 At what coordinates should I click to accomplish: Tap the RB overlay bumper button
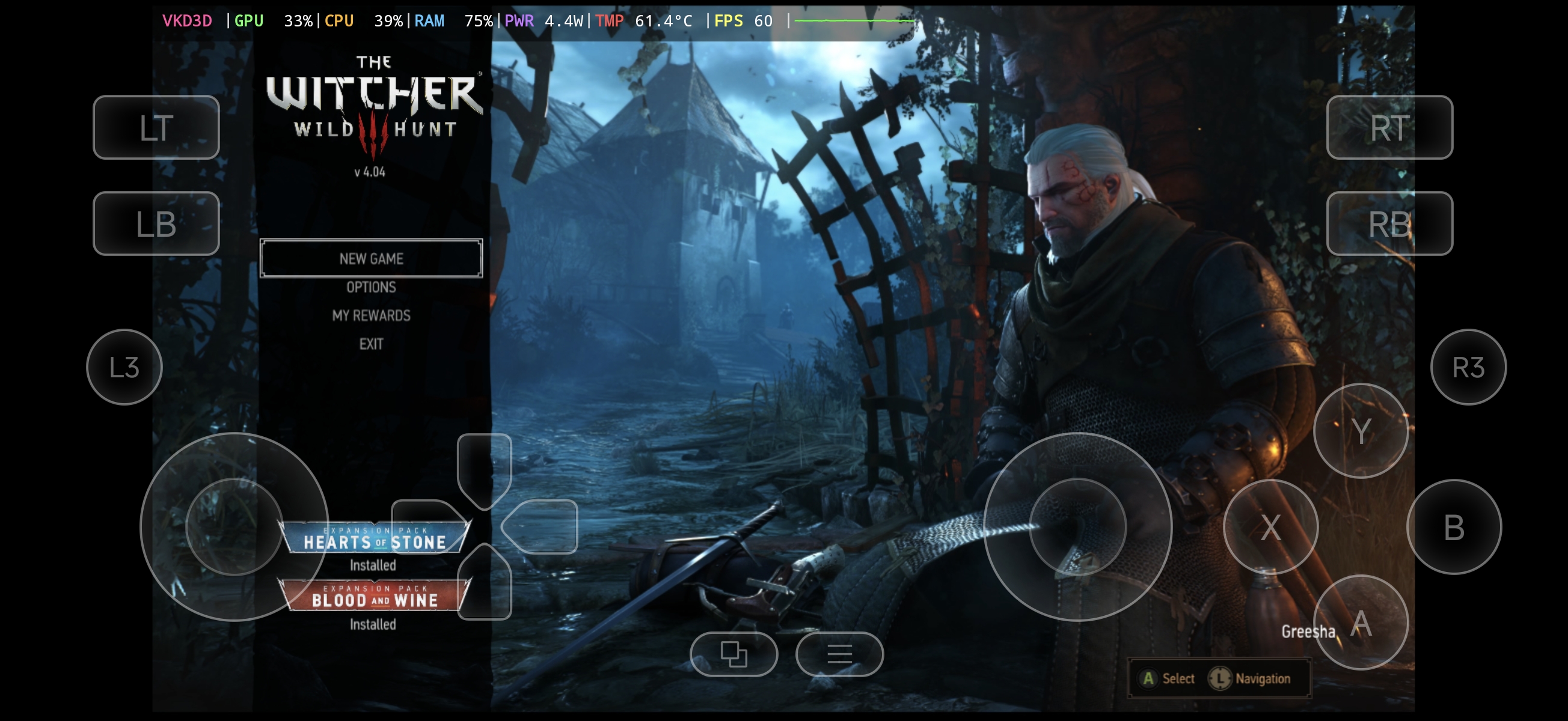point(1389,224)
